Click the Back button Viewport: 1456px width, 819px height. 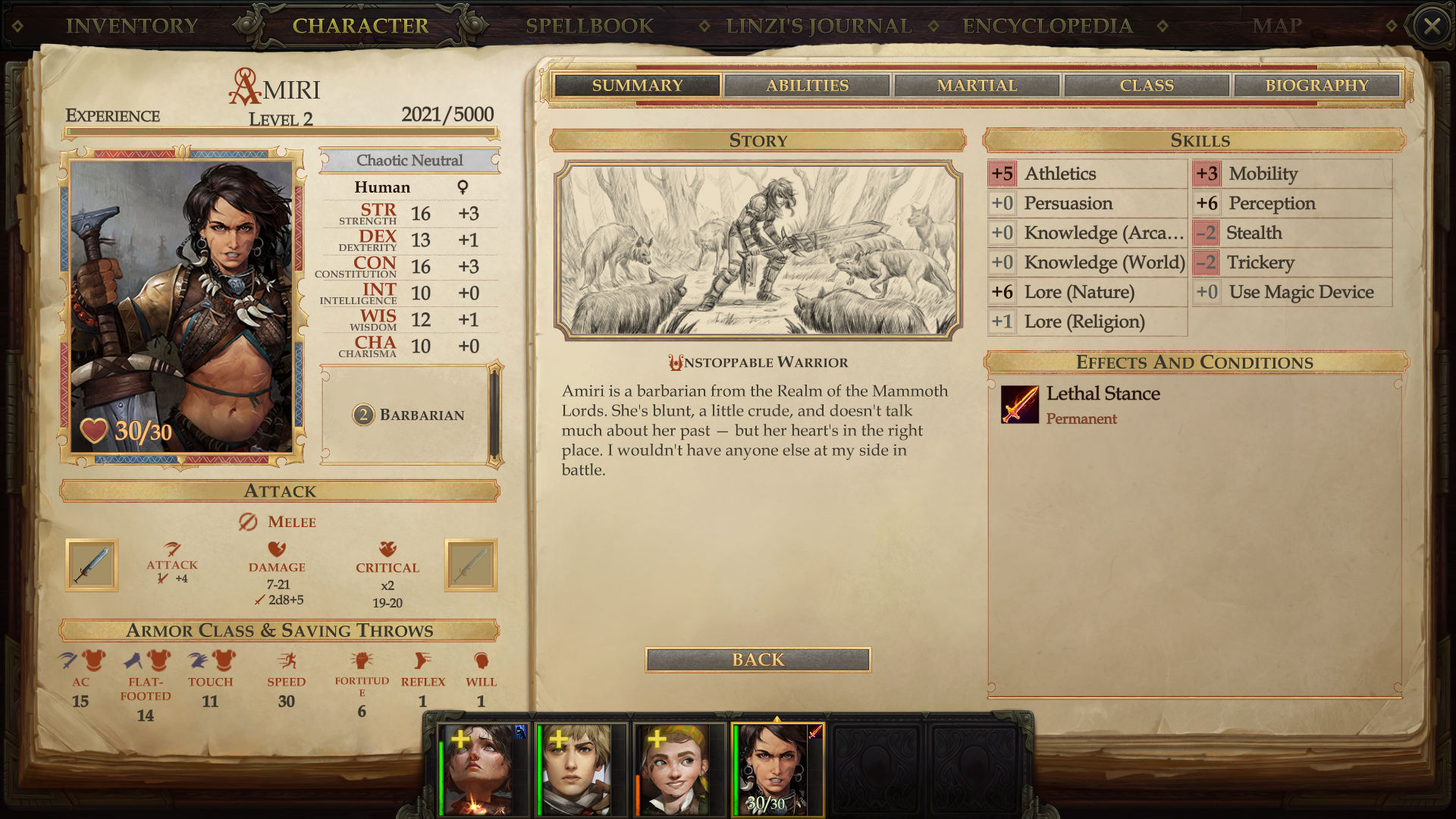(758, 660)
